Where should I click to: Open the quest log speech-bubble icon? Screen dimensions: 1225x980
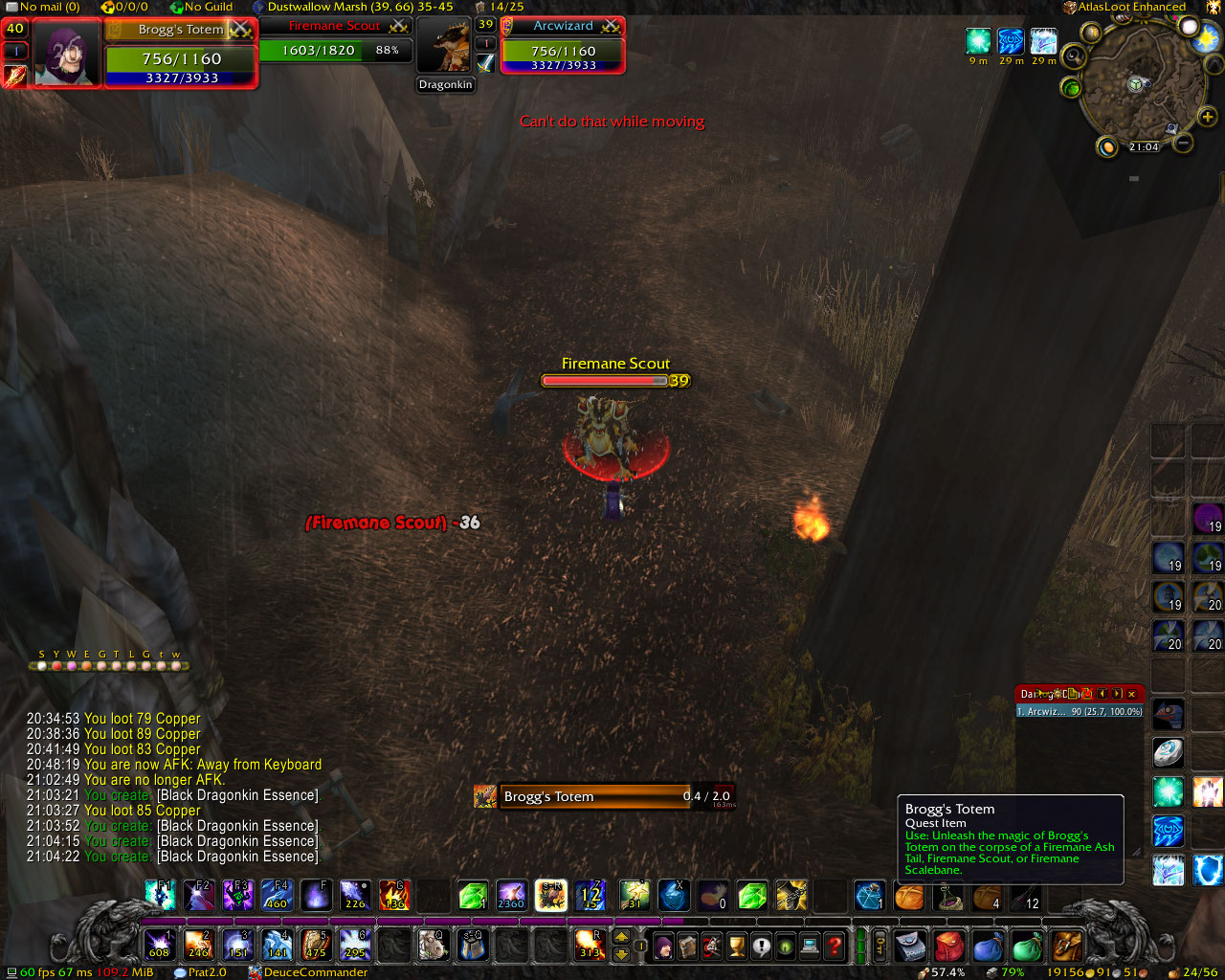pyautogui.click(x=762, y=946)
